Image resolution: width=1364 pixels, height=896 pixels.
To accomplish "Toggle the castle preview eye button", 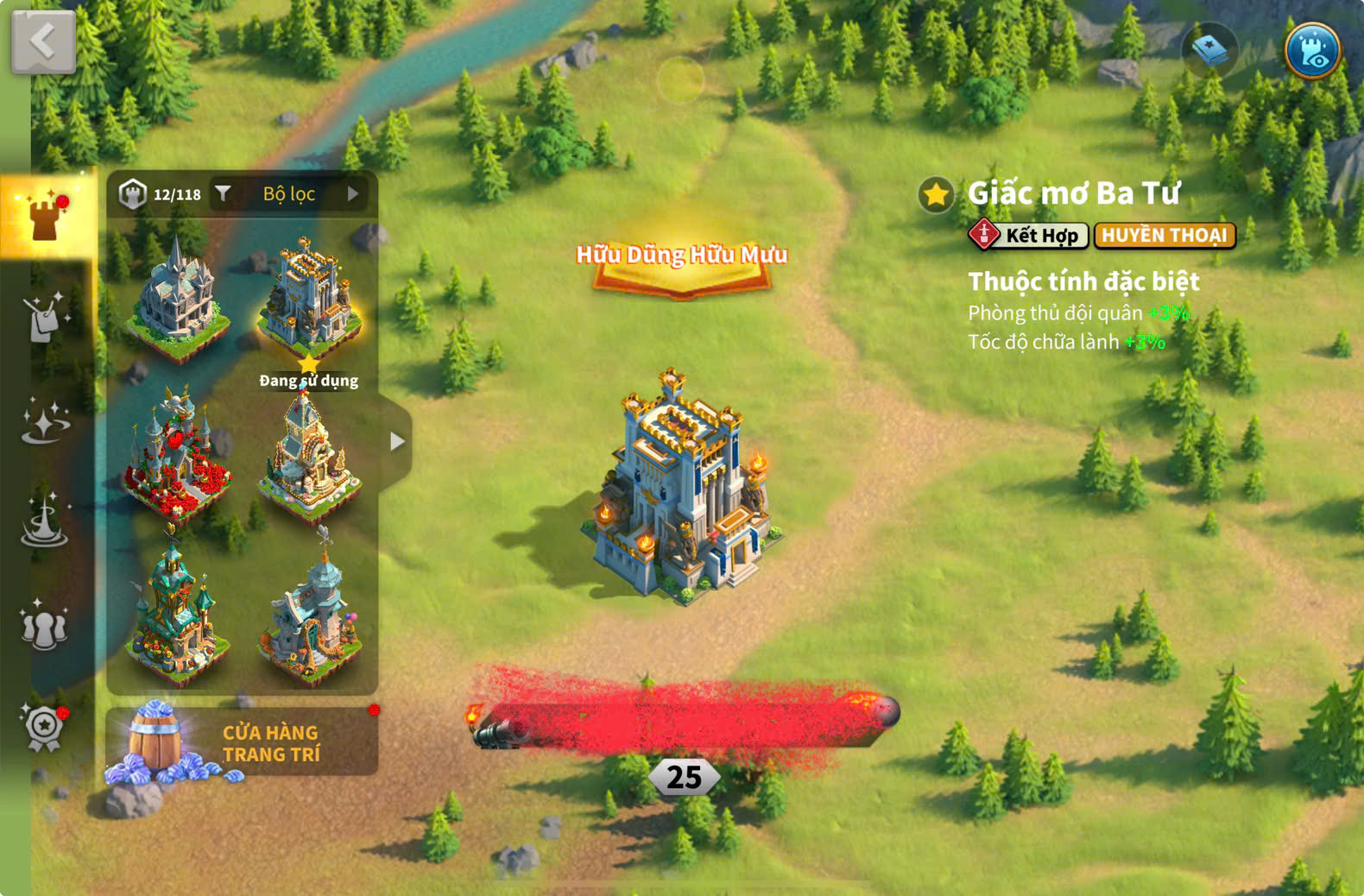I will (x=1311, y=51).
